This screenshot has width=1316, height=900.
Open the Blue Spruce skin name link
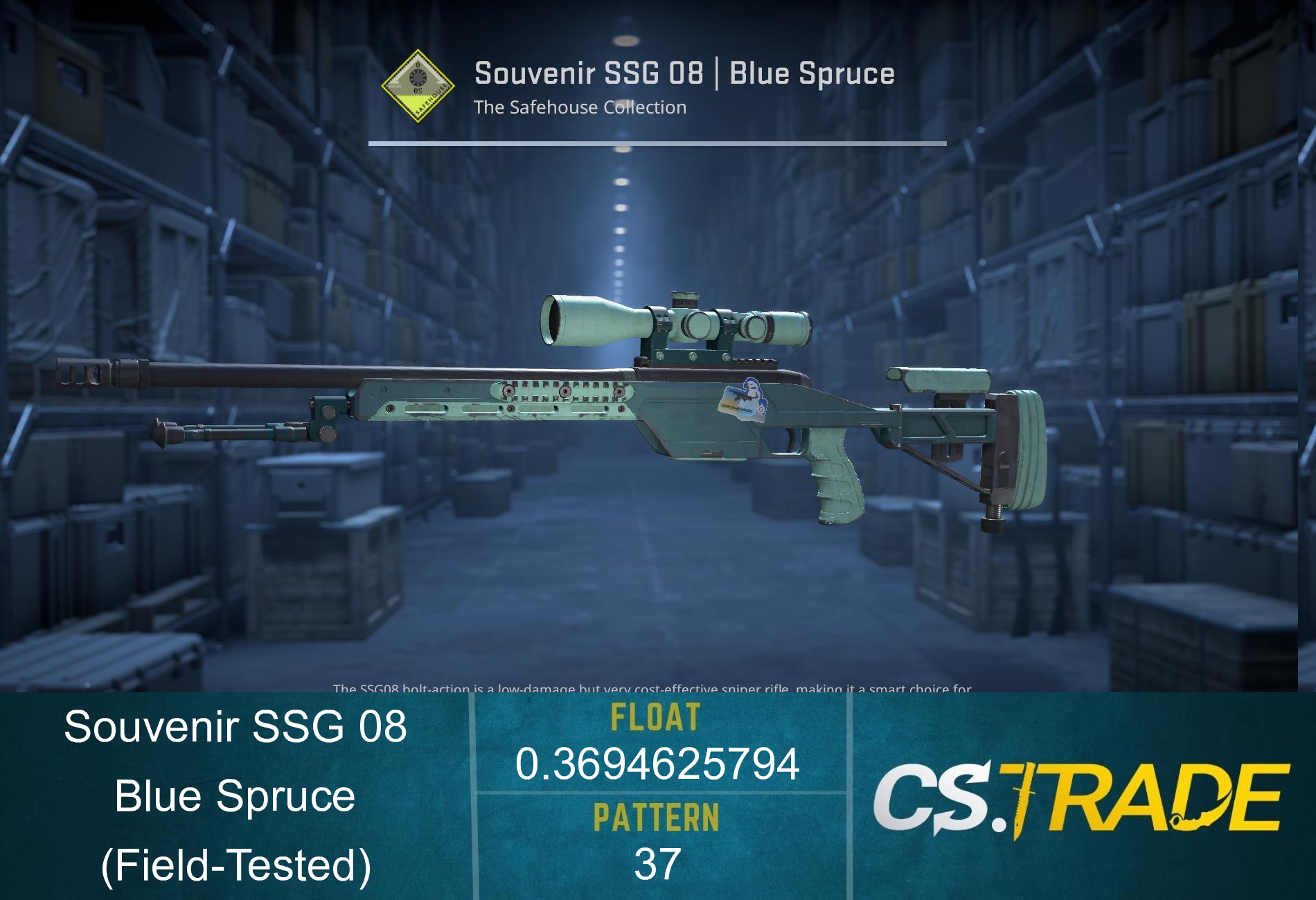point(235,796)
